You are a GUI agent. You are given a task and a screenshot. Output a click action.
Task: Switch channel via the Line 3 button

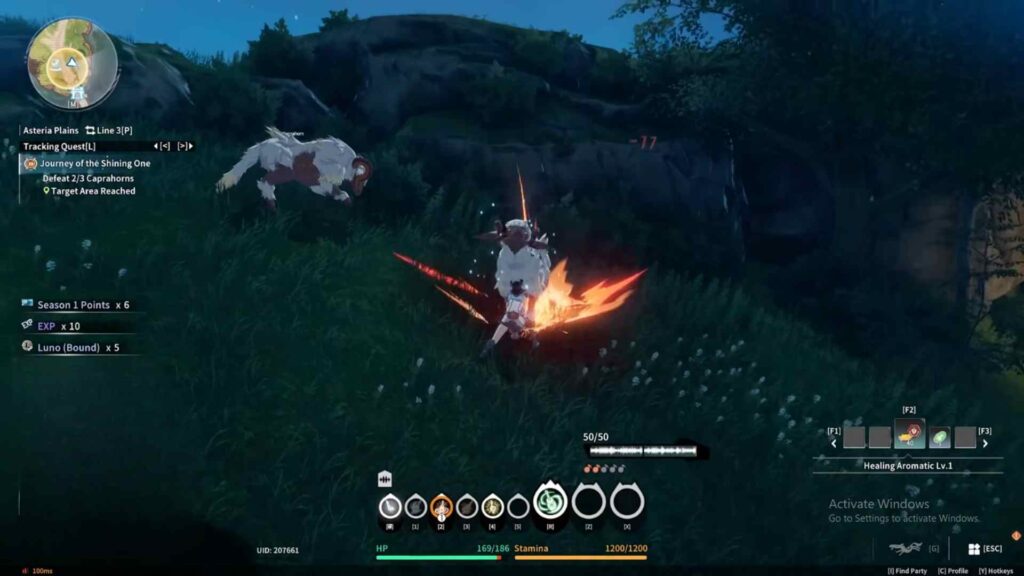108,130
